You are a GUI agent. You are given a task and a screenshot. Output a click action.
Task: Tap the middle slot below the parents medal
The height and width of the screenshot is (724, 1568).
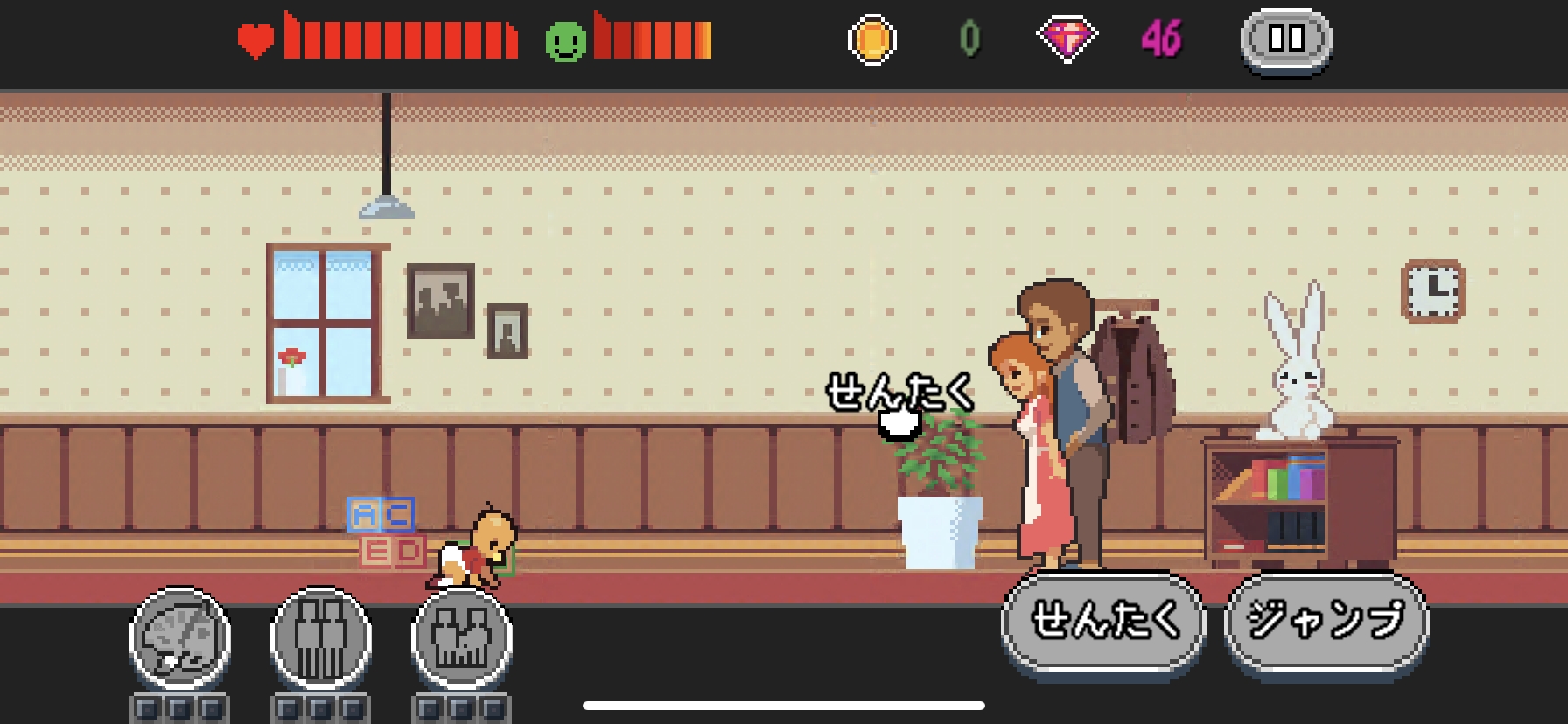pyautogui.click(x=320, y=708)
